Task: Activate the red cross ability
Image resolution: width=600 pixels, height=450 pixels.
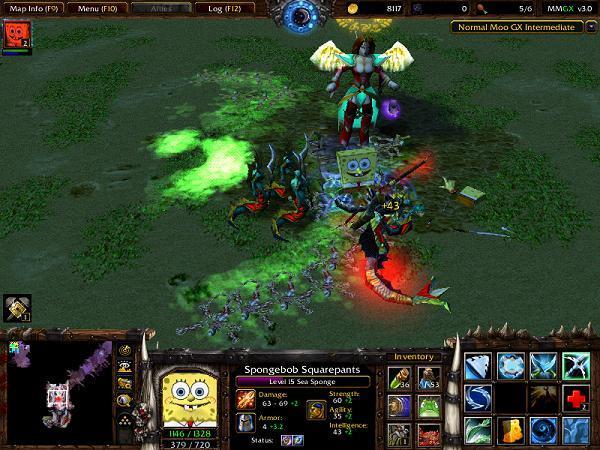Action: [x=573, y=399]
